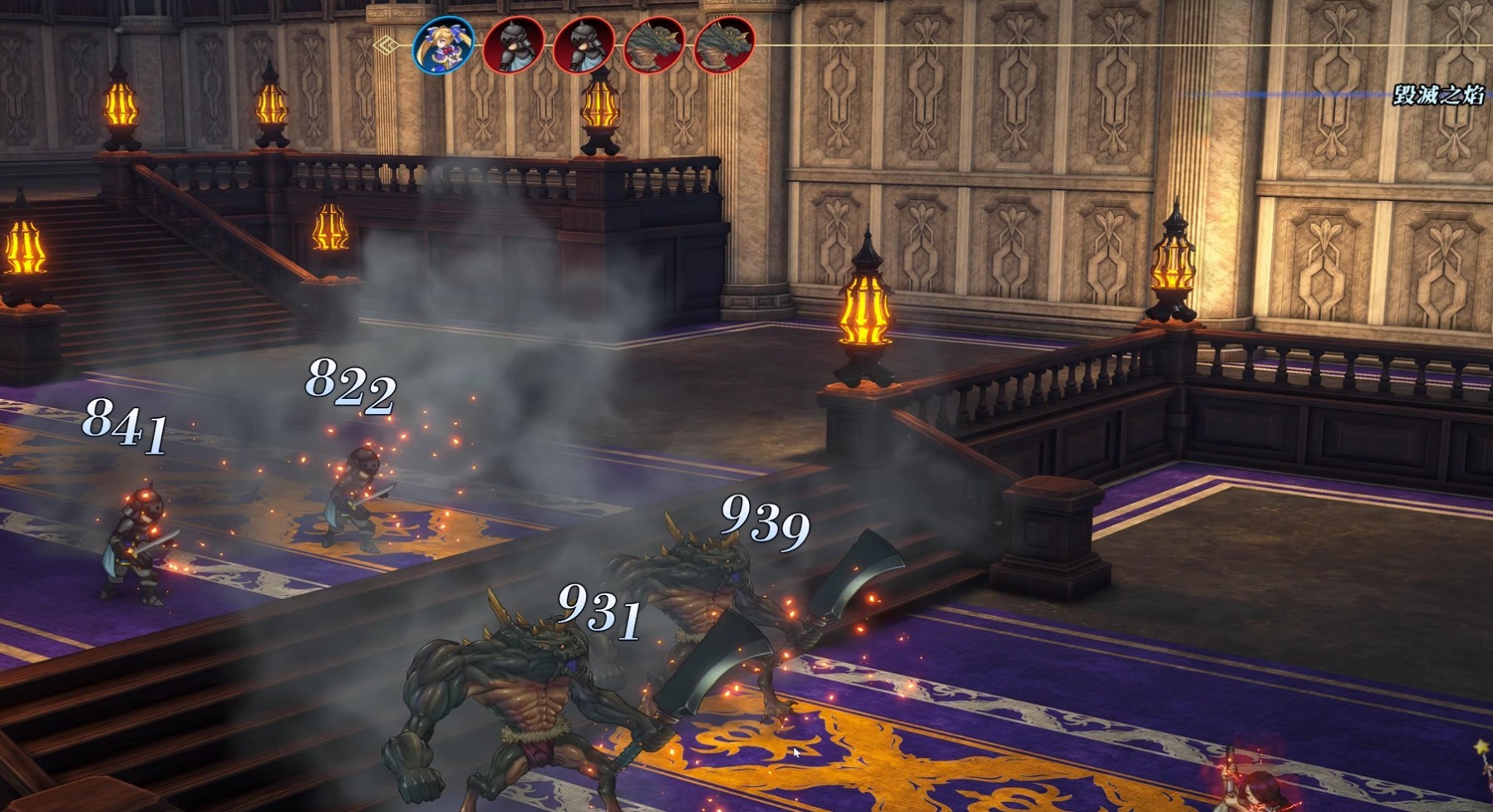Select the blonde girl turn-order portrait
Image resolution: width=1493 pixels, height=812 pixels.
tap(444, 45)
